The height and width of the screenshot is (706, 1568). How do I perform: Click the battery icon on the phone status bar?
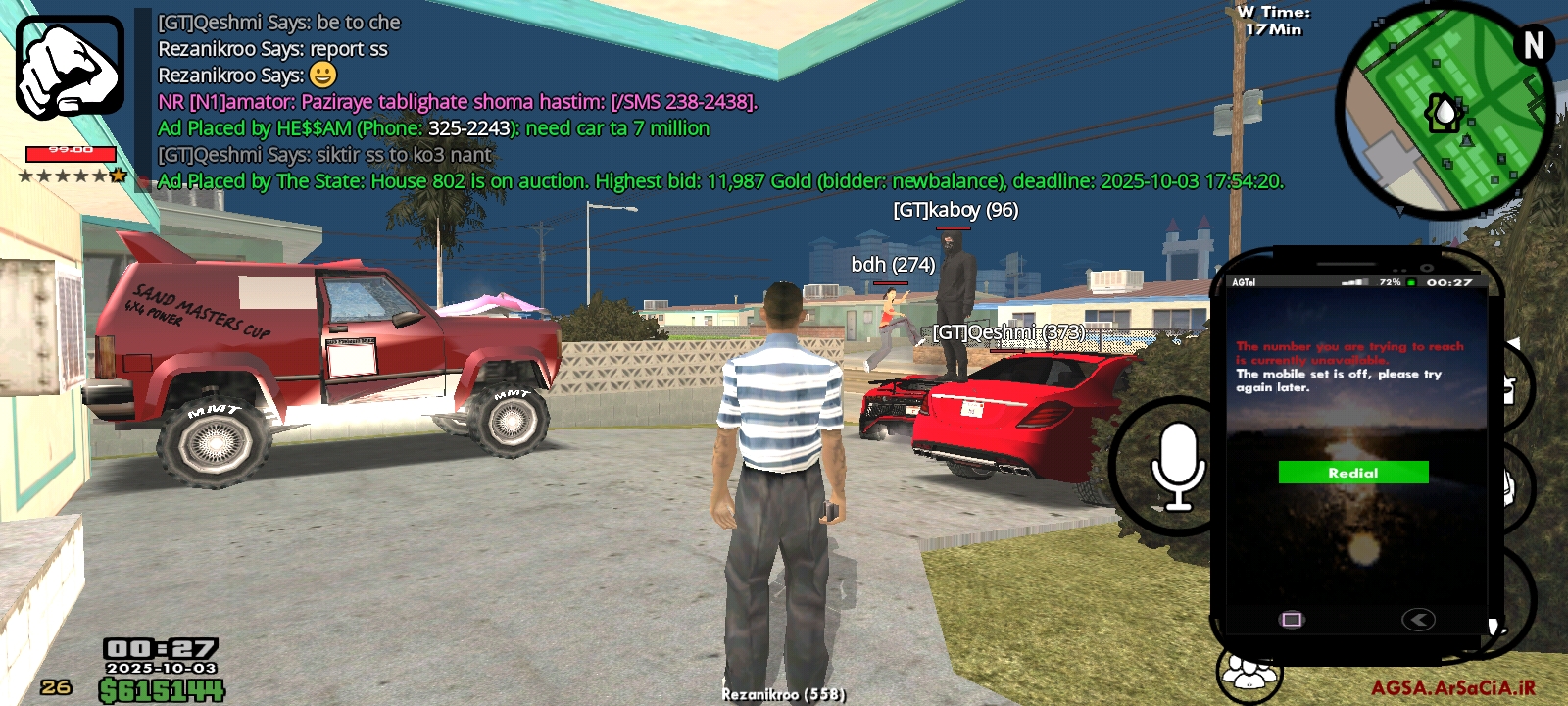click(1411, 282)
